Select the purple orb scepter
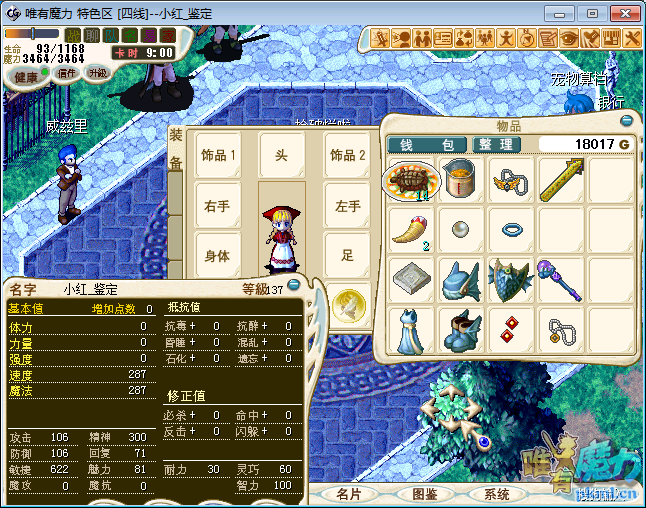This screenshot has width=646, height=508. [561, 279]
